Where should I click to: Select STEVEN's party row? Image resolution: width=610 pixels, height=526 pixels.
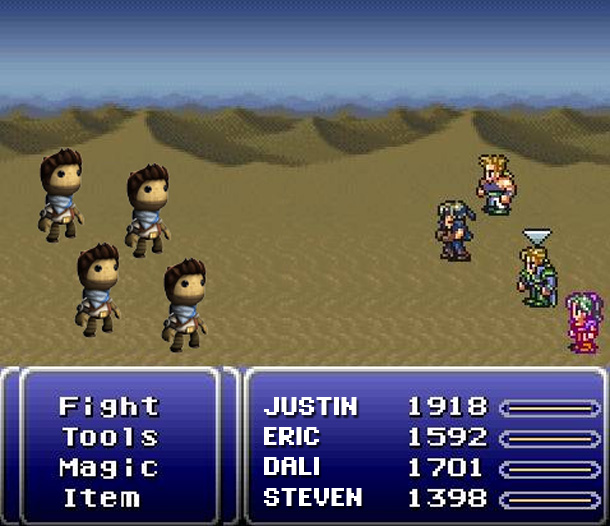click(312, 497)
